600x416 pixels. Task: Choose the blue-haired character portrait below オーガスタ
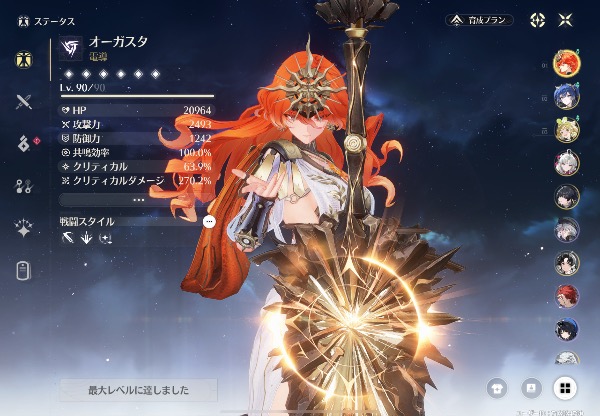(x=566, y=96)
